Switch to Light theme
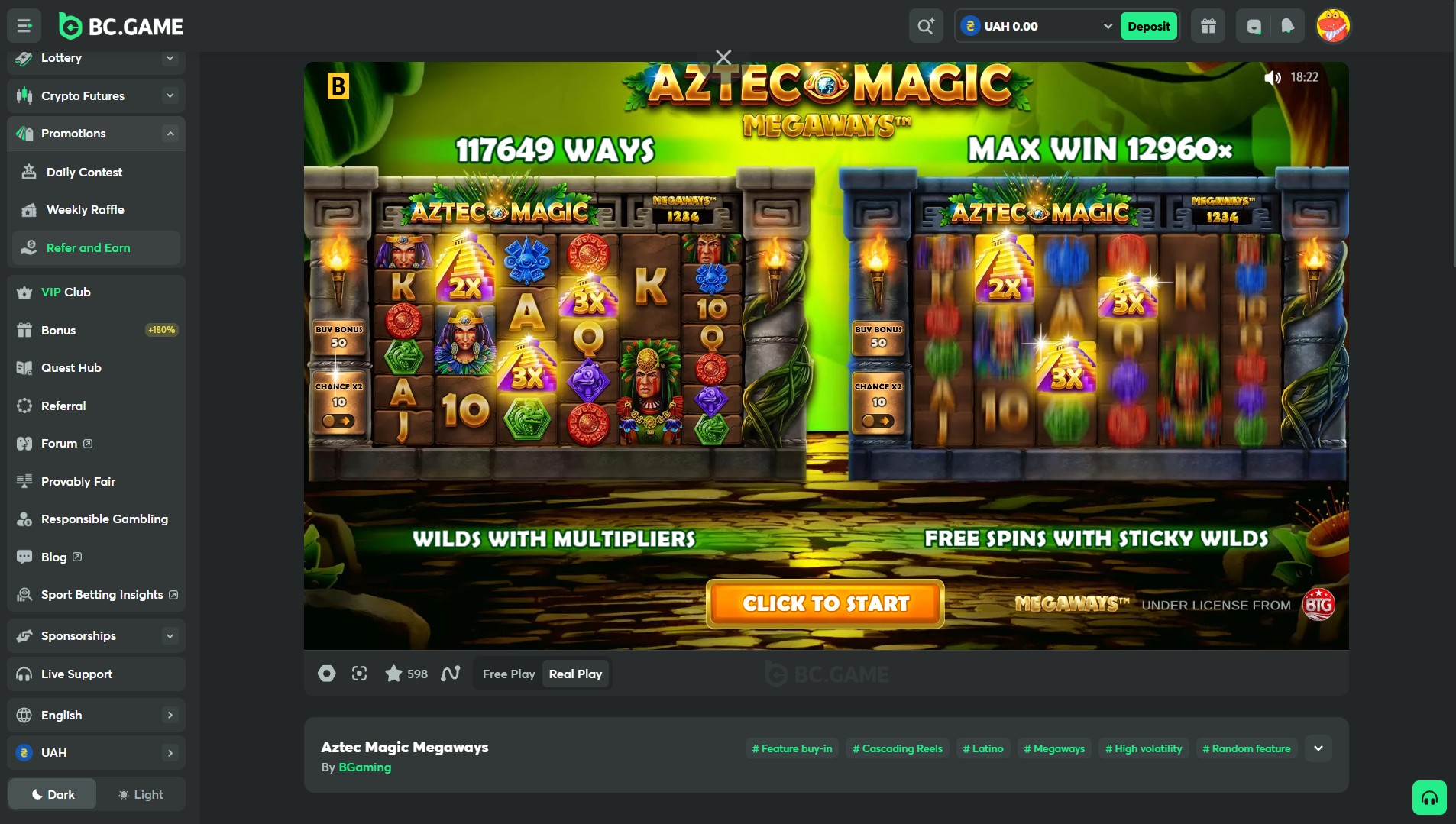 [x=141, y=794]
